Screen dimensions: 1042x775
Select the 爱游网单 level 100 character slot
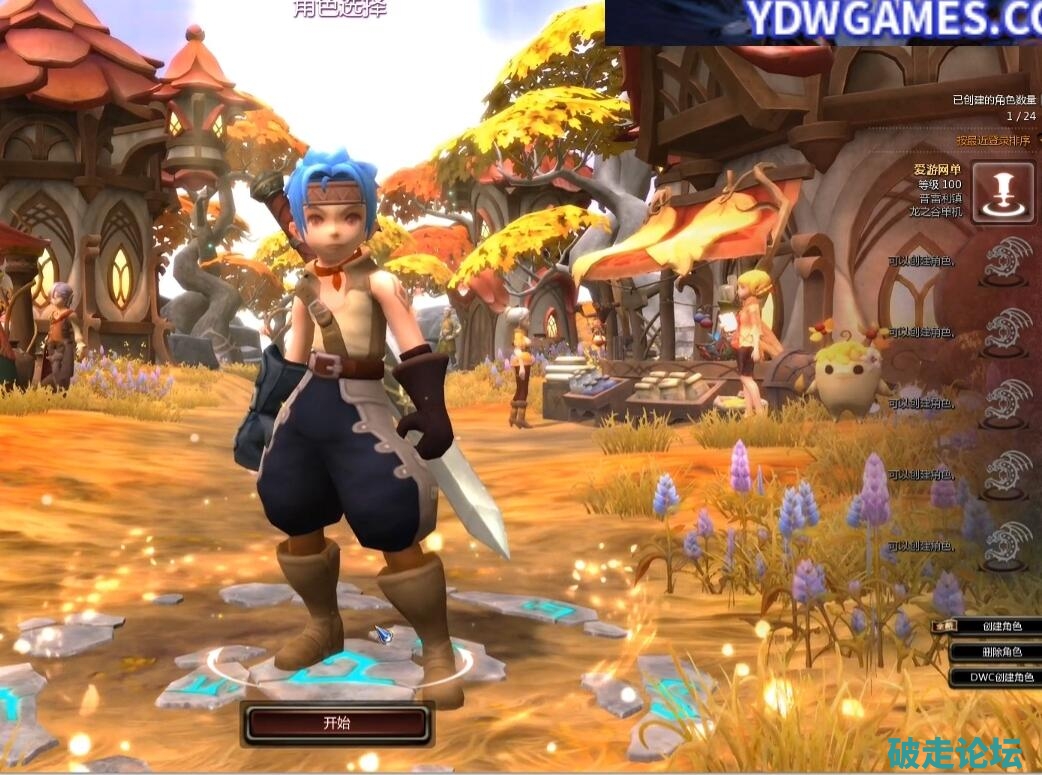tap(1002, 192)
